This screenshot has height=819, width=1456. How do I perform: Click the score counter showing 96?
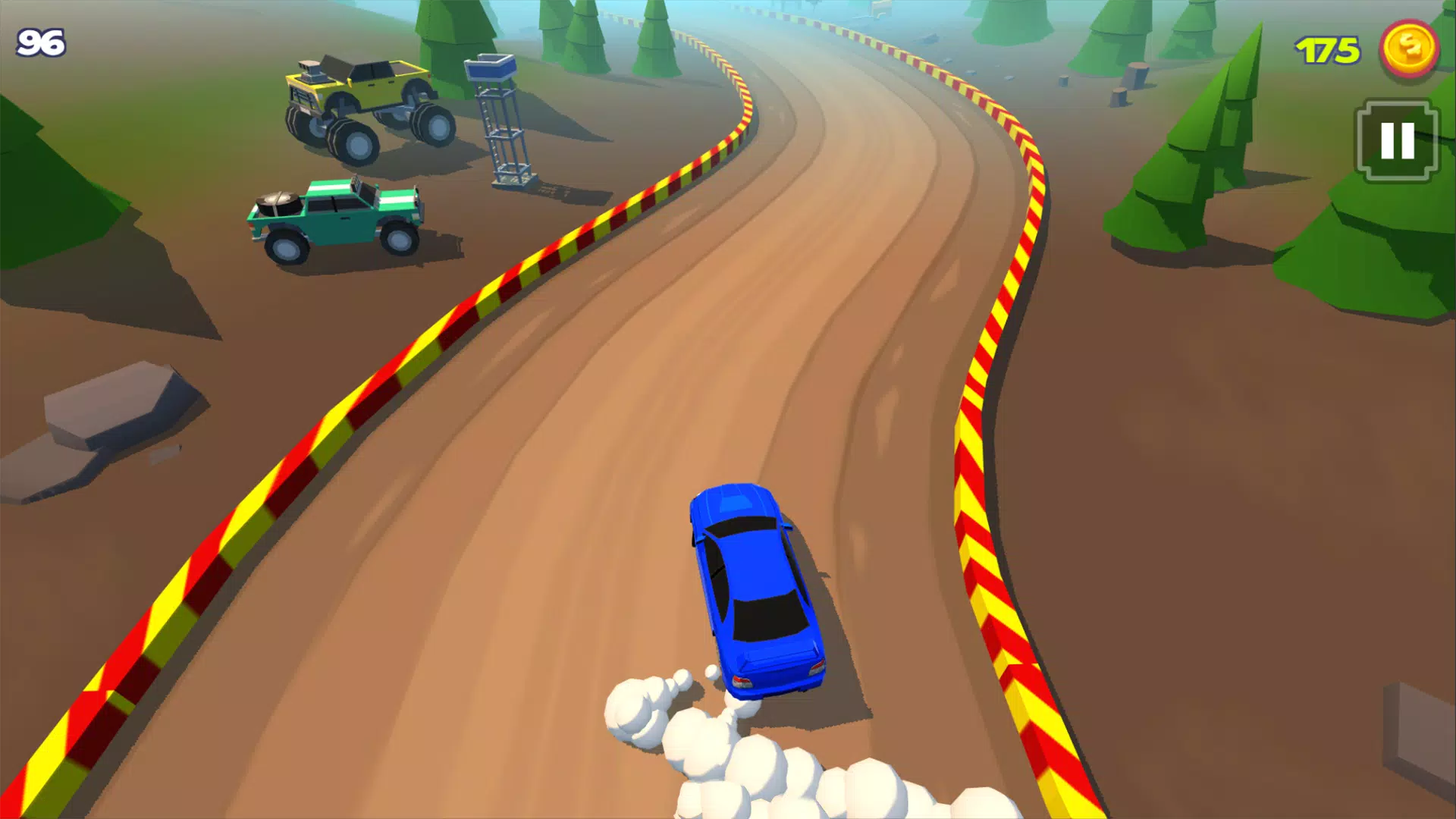42,42
